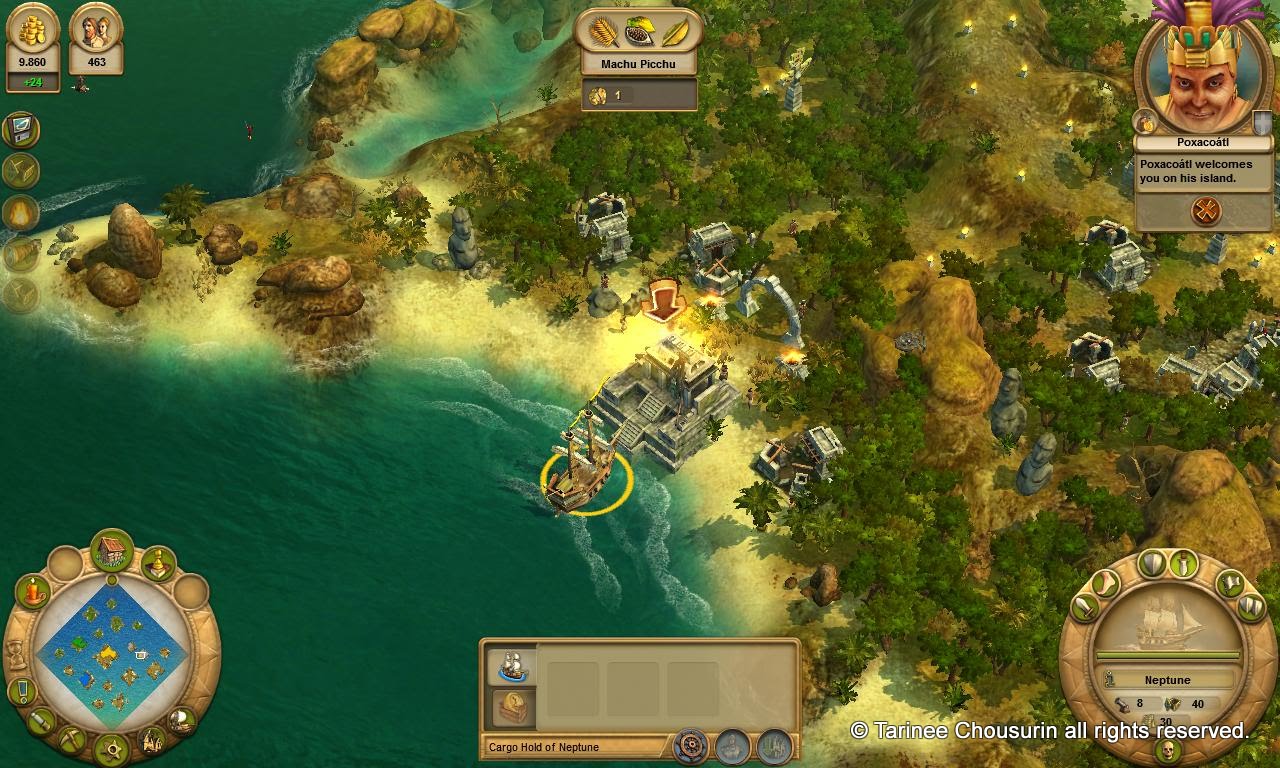This screenshot has height=768, width=1280.
Task: Switch to the treasure chest cargo tab
Action: [x=512, y=705]
